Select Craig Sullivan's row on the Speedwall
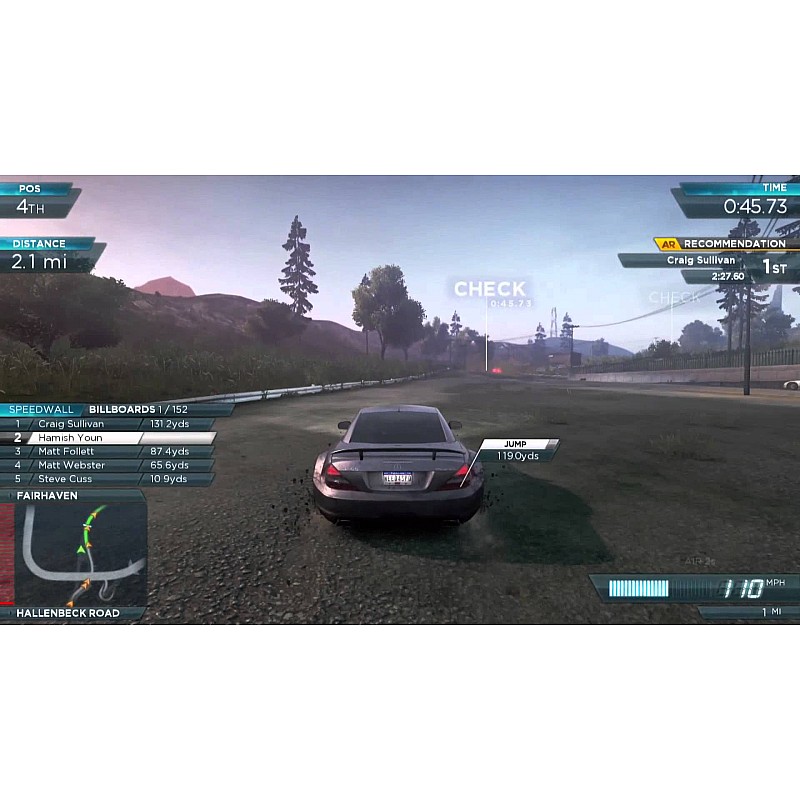This screenshot has height=800, width=800. click(110, 424)
